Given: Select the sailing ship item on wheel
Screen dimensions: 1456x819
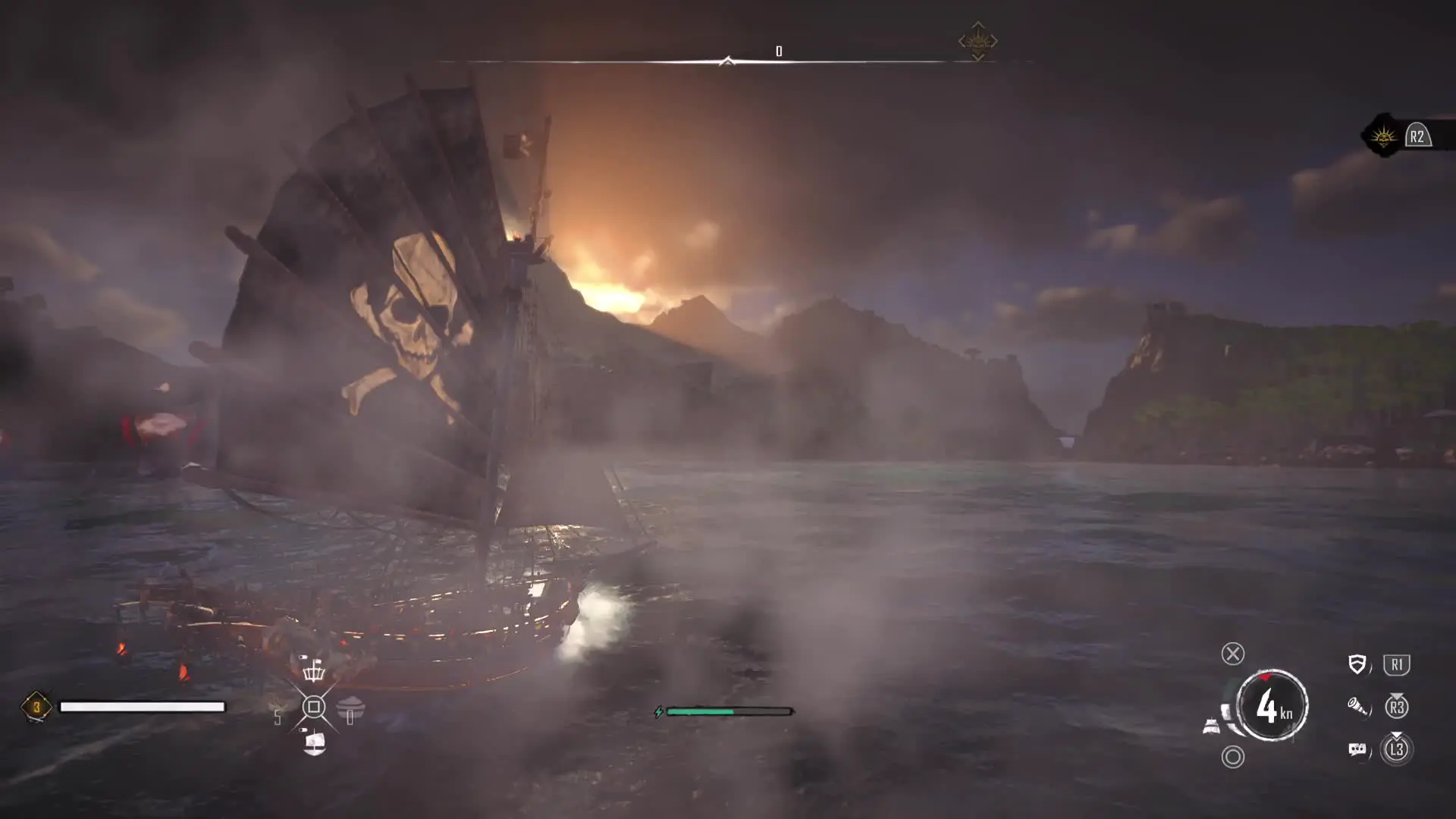Looking at the screenshot, I should pos(314,742).
